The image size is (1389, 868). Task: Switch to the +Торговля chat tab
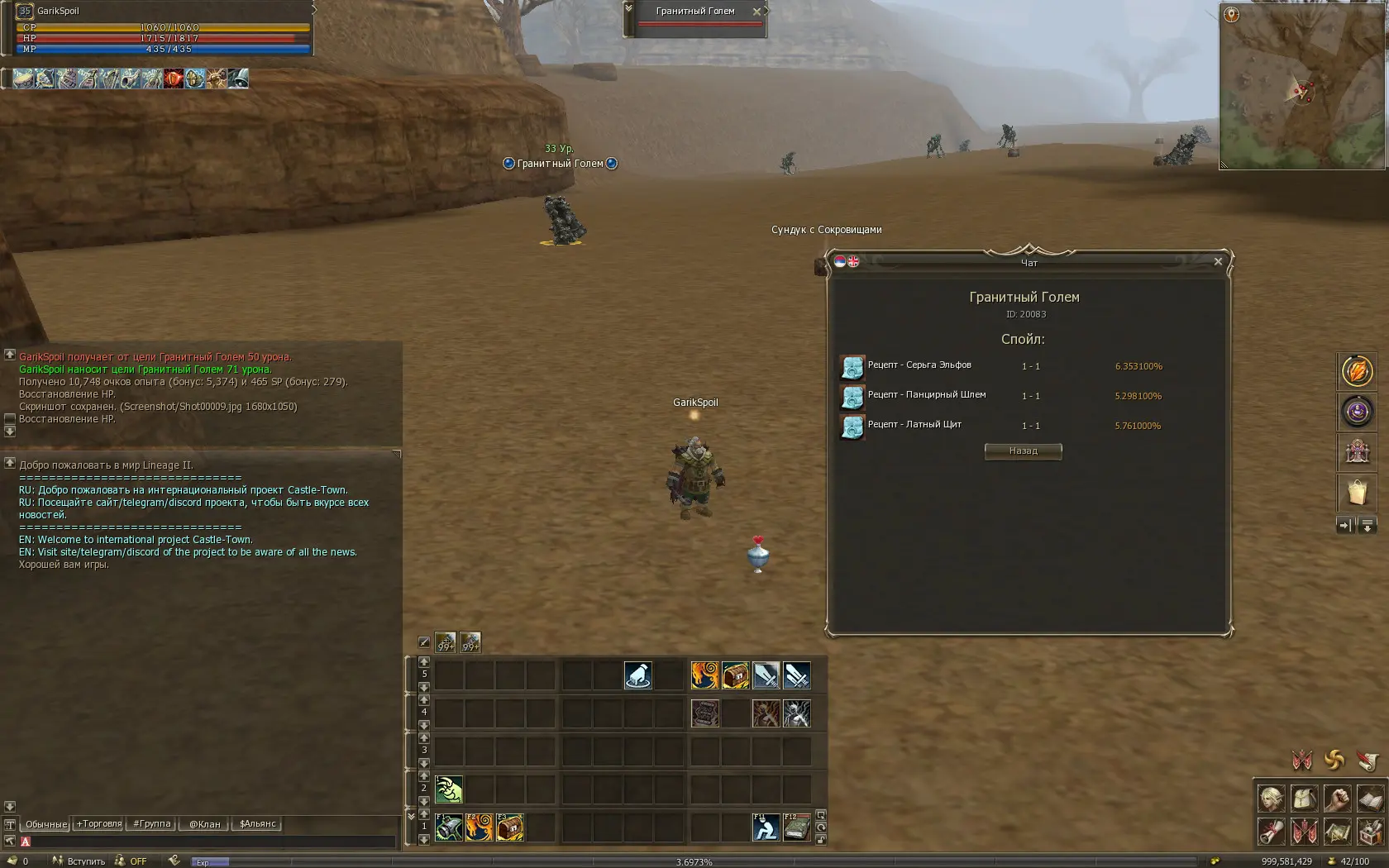(99, 824)
